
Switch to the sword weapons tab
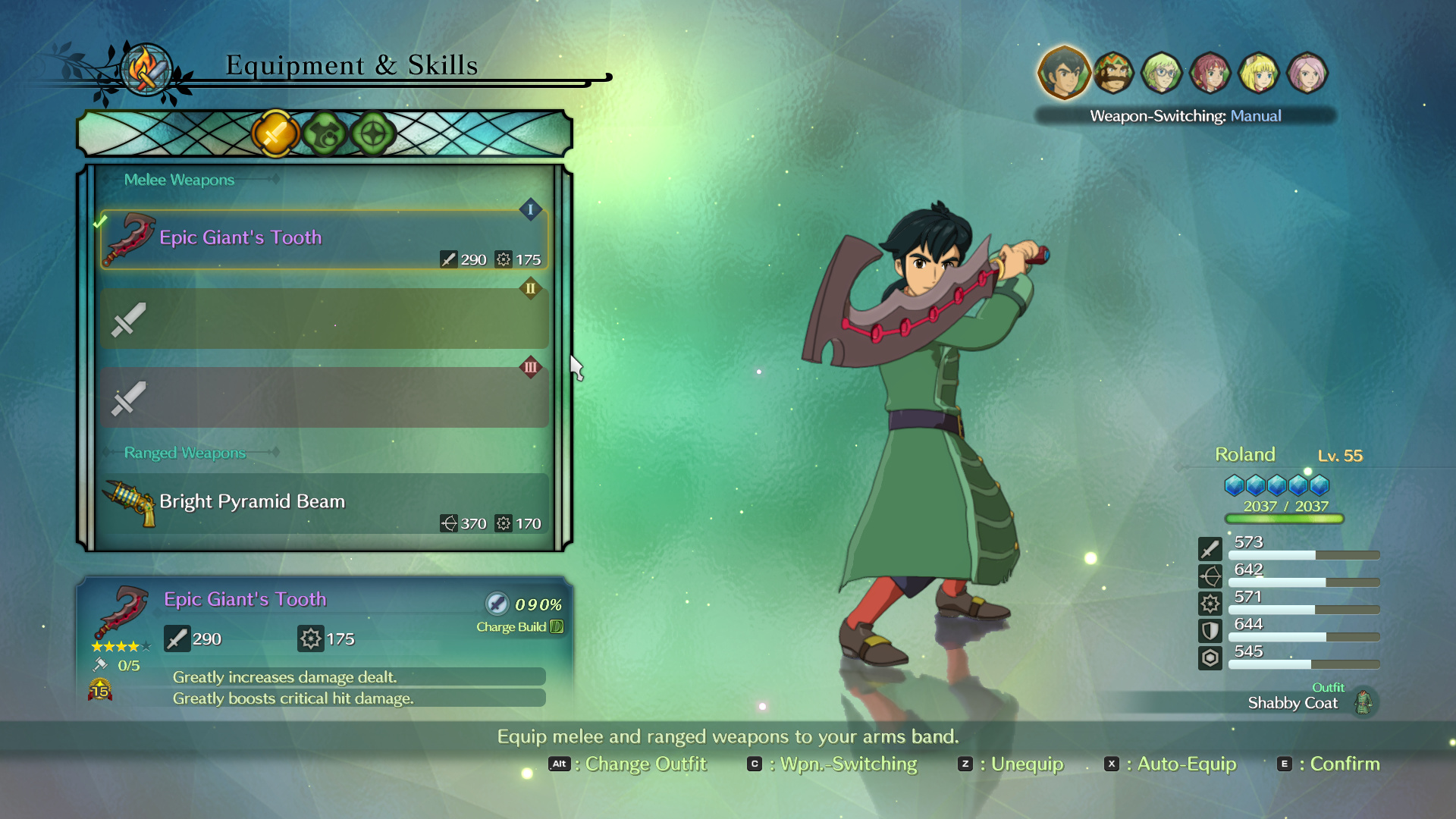coord(275,134)
